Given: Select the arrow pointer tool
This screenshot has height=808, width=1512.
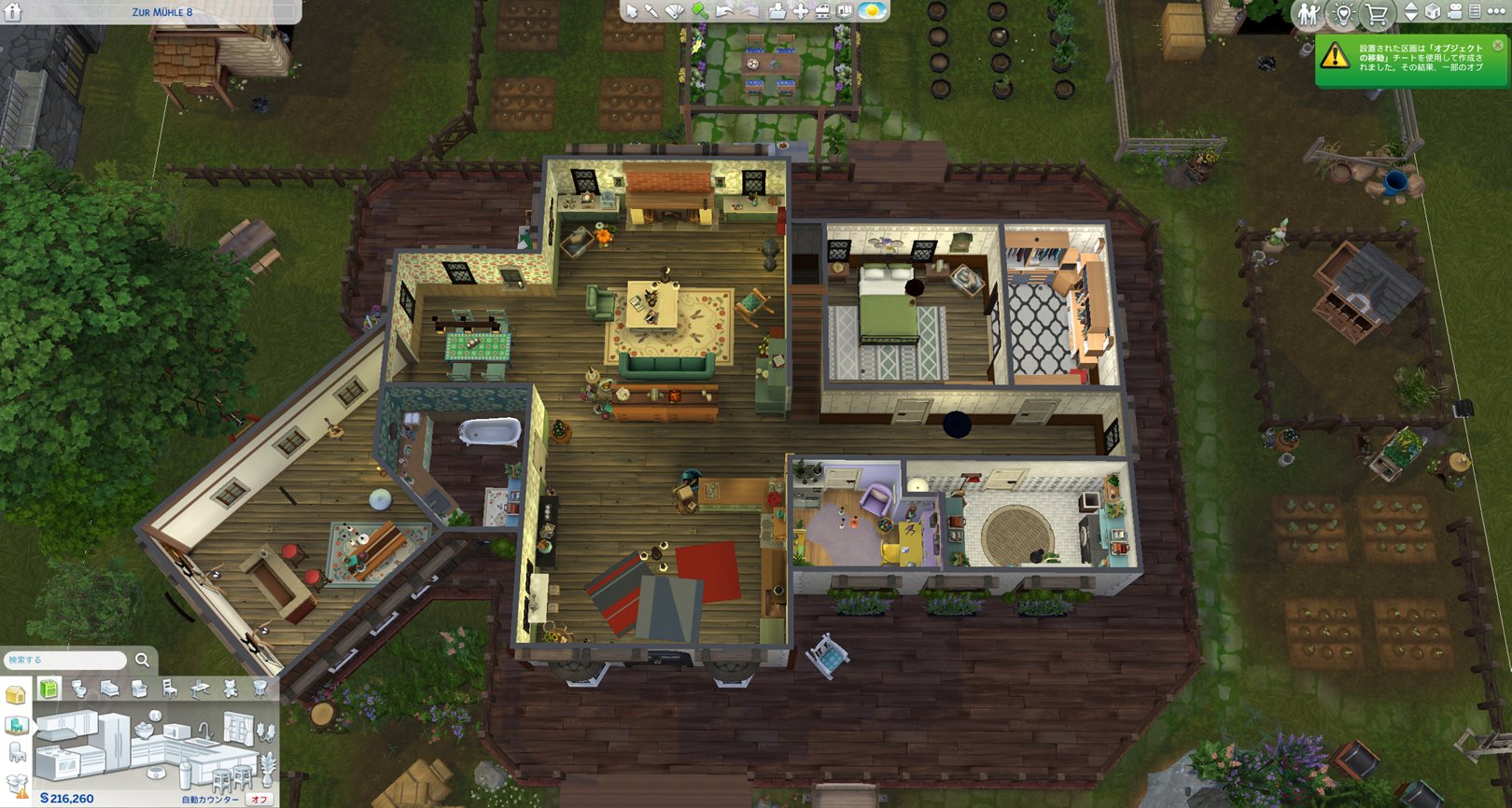Looking at the screenshot, I should click(632, 11).
